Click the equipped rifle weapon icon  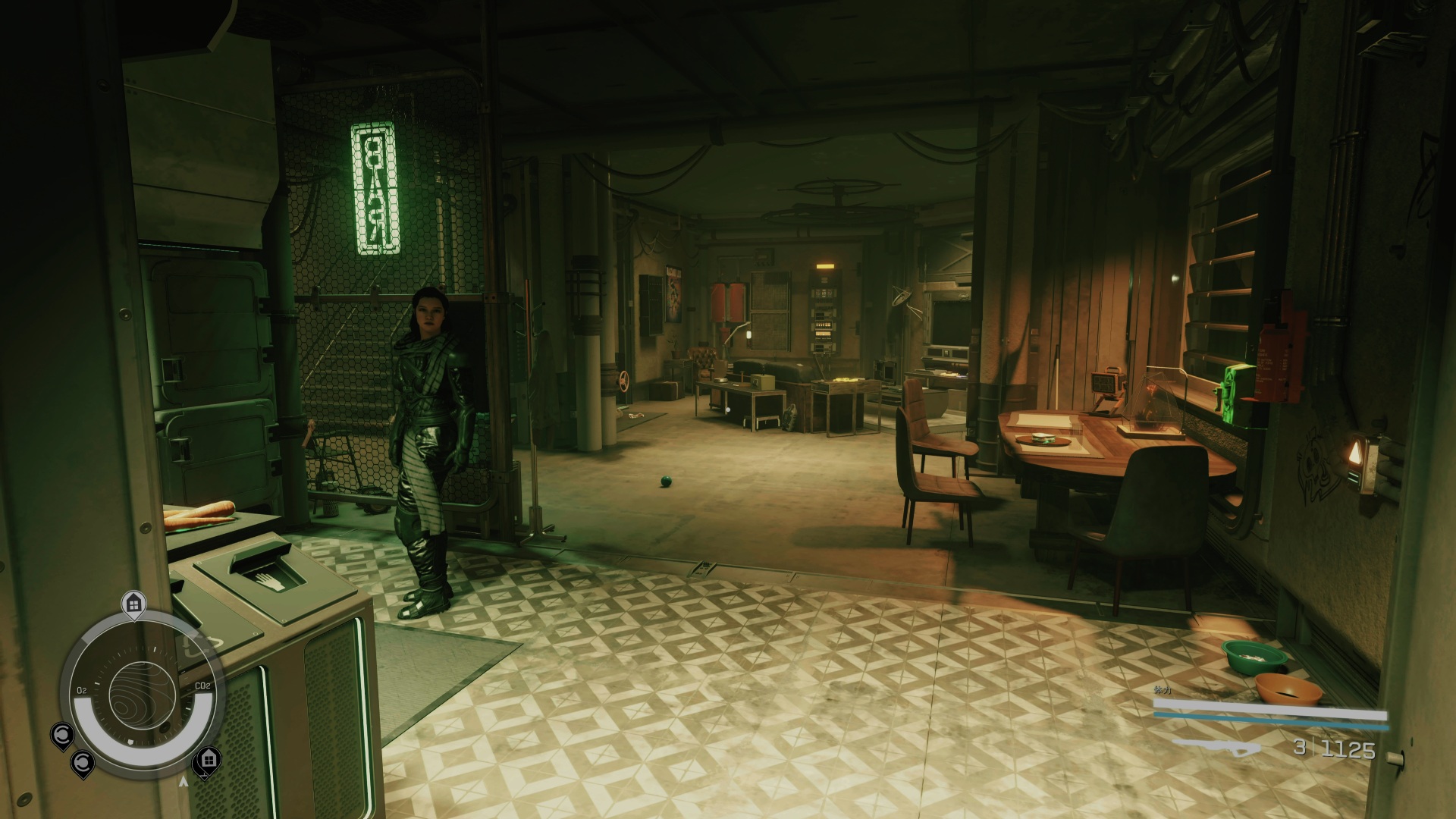tap(1216, 747)
